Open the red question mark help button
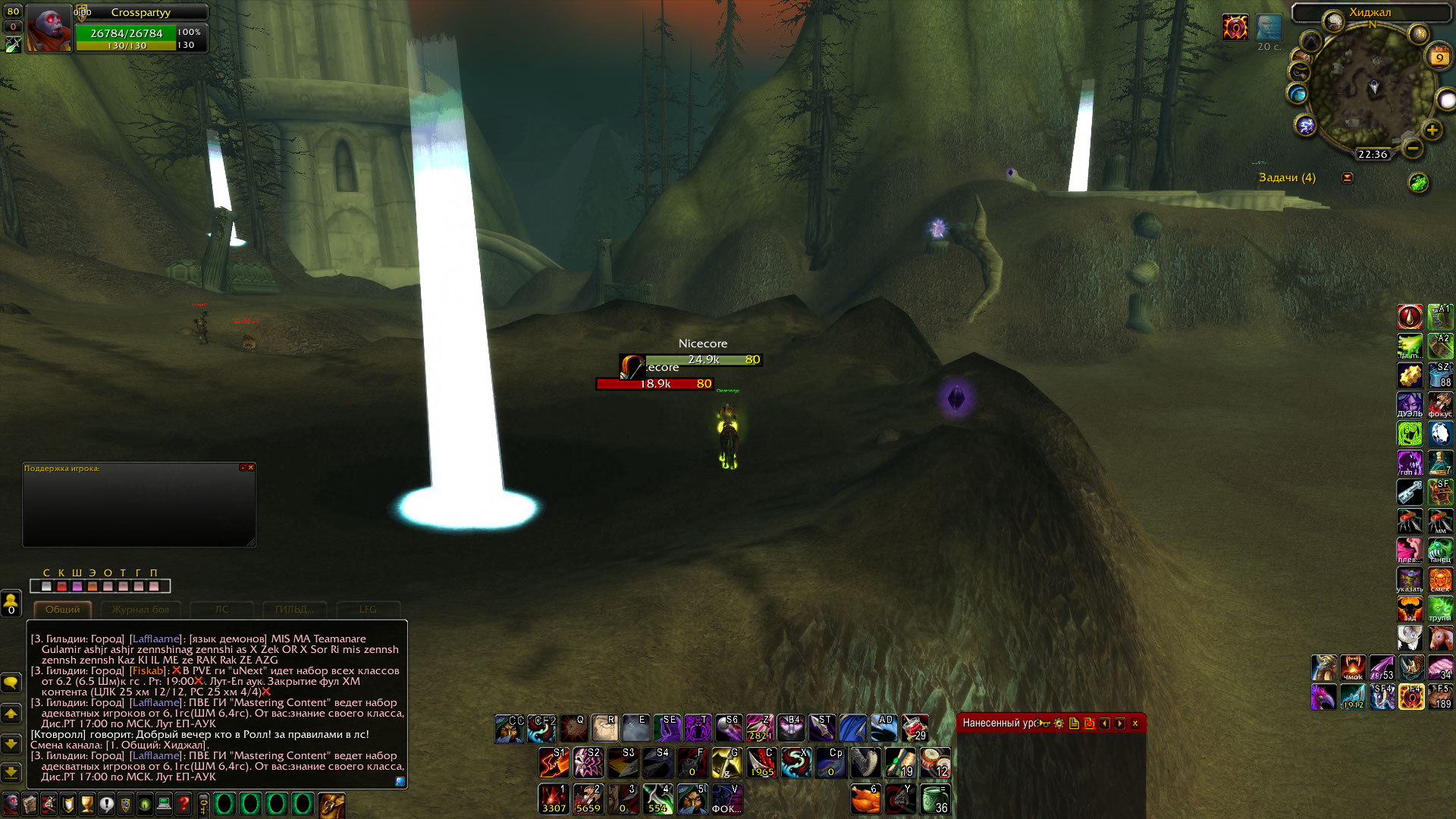The image size is (1456, 819). pyautogui.click(x=184, y=804)
